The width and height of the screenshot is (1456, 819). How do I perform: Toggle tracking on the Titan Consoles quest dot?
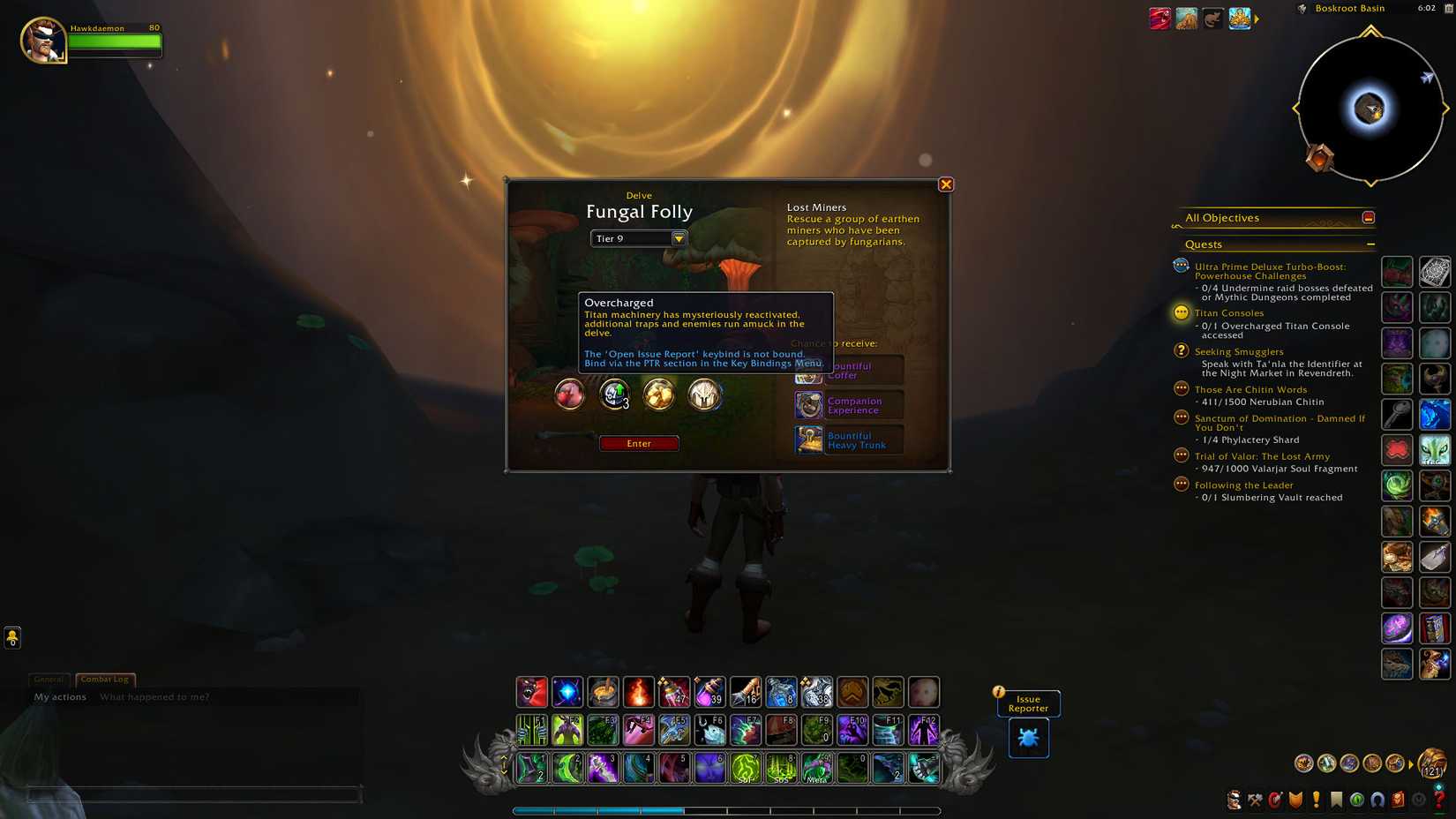1181,312
